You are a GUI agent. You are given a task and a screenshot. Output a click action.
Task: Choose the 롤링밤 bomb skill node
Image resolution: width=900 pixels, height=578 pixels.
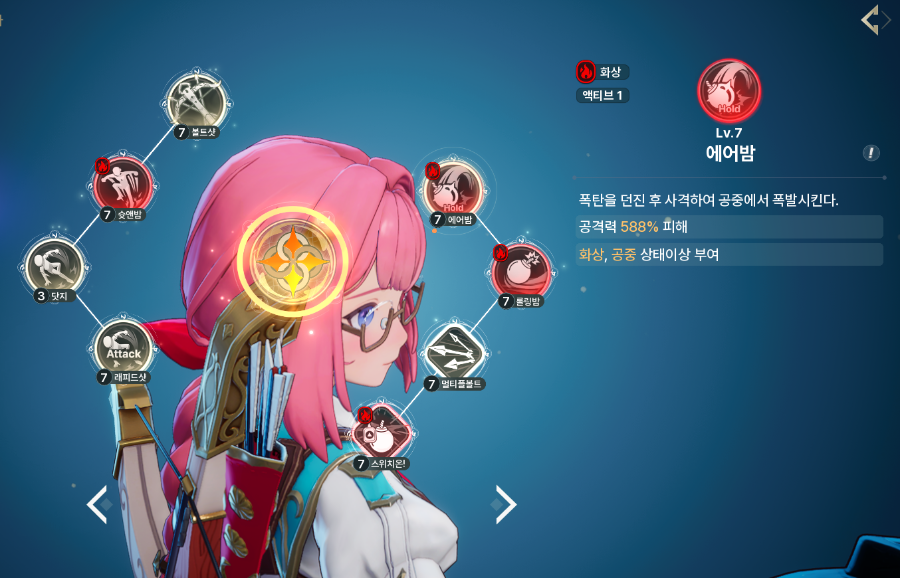click(520, 269)
